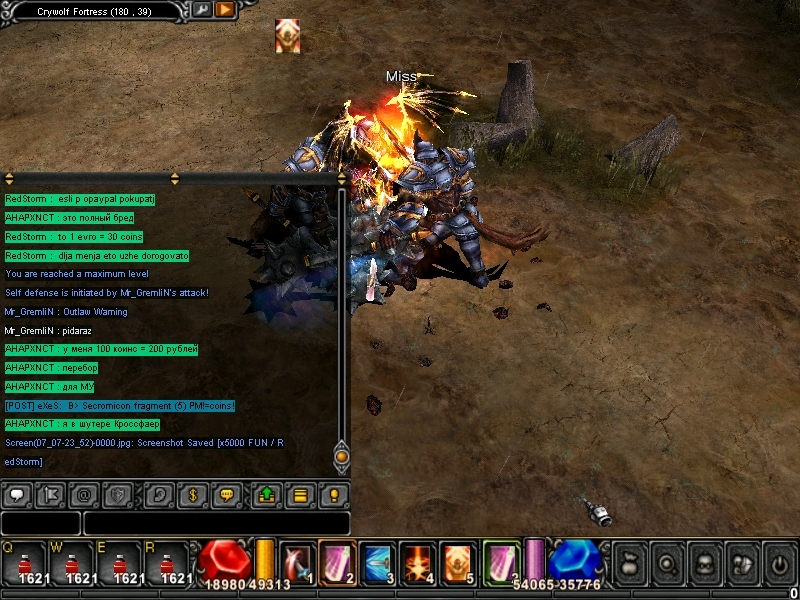Switch to the speech bubble chat mode
This screenshot has width=800, height=600.
tap(17, 494)
